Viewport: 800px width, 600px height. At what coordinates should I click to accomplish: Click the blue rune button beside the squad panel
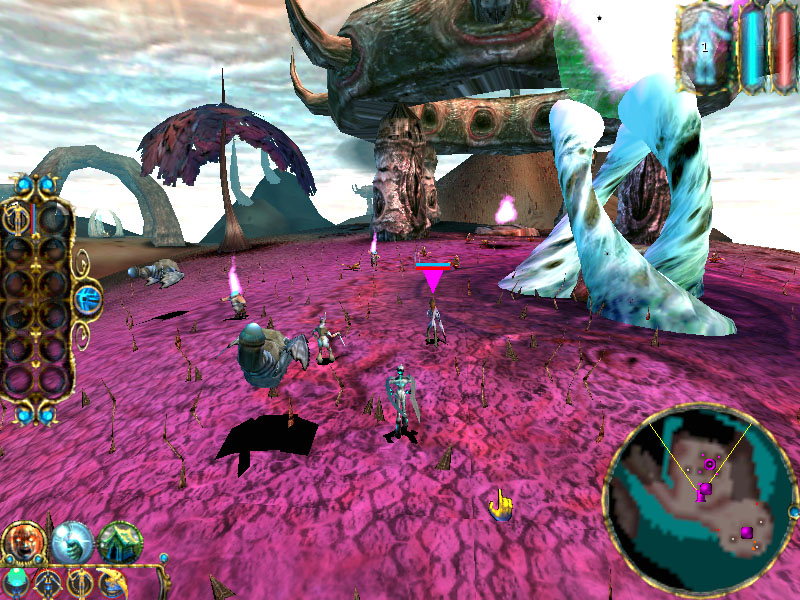point(89,297)
